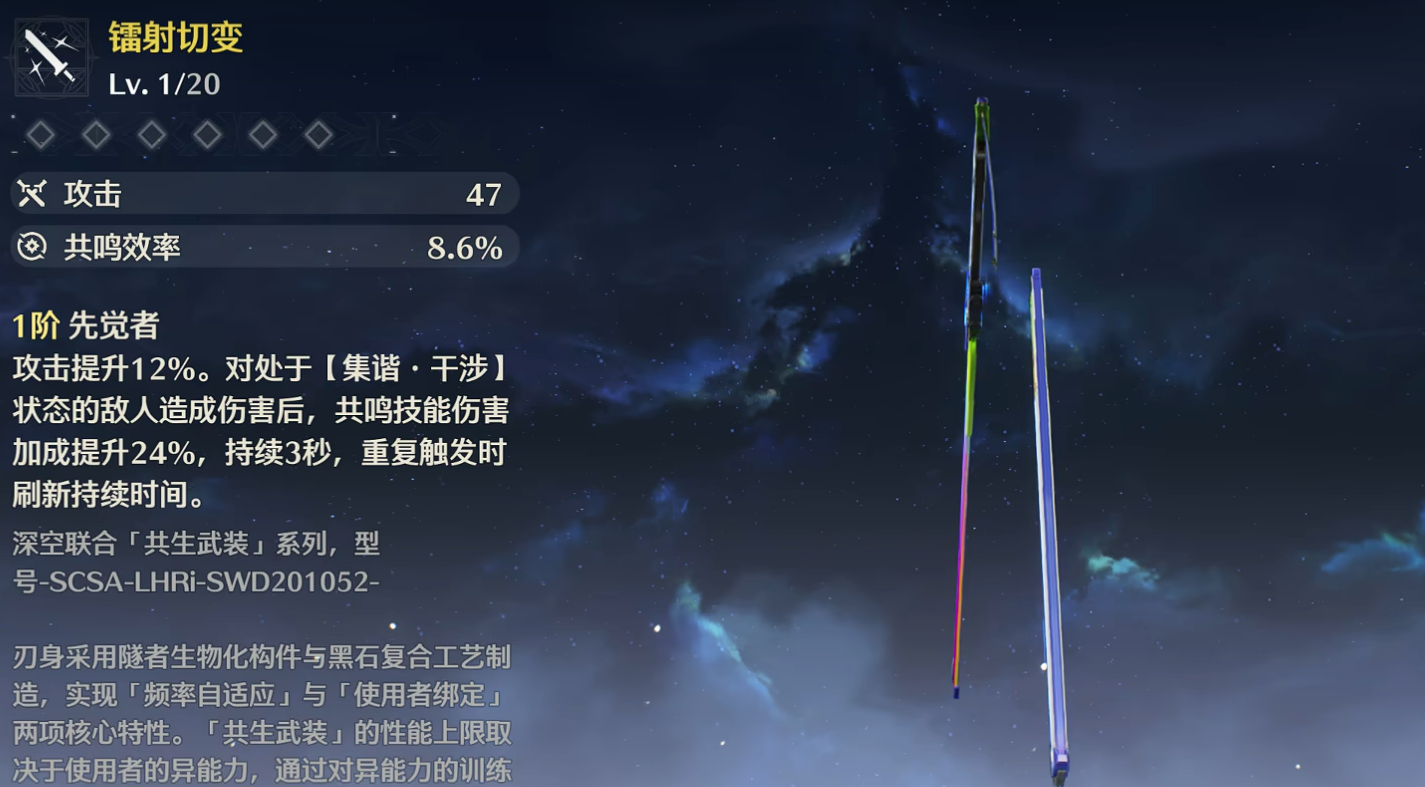The width and height of the screenshot is (1425, 787).
Task: Select the fourth syntonize rank diamond
Action: [x=206, y=133]
